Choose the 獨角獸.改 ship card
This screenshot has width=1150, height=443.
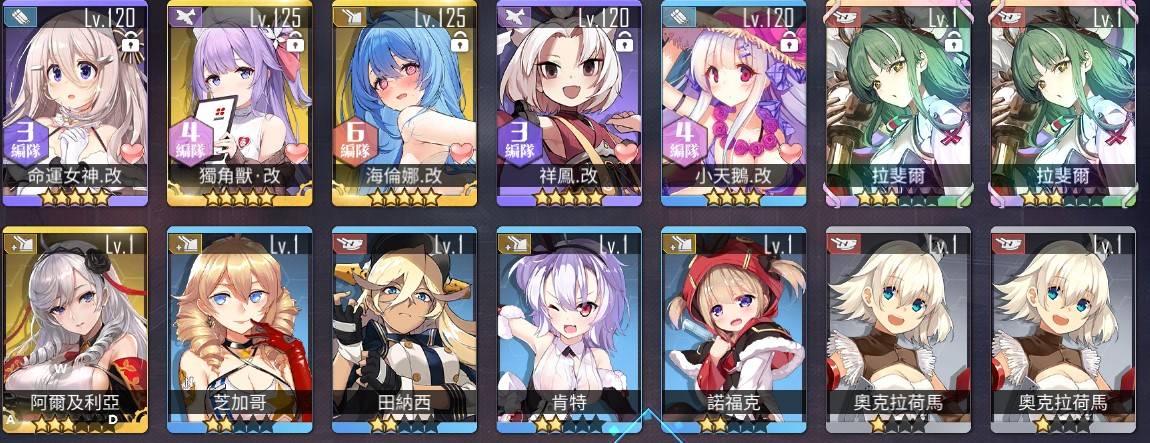pyautogui.click(x=239, y=100)
